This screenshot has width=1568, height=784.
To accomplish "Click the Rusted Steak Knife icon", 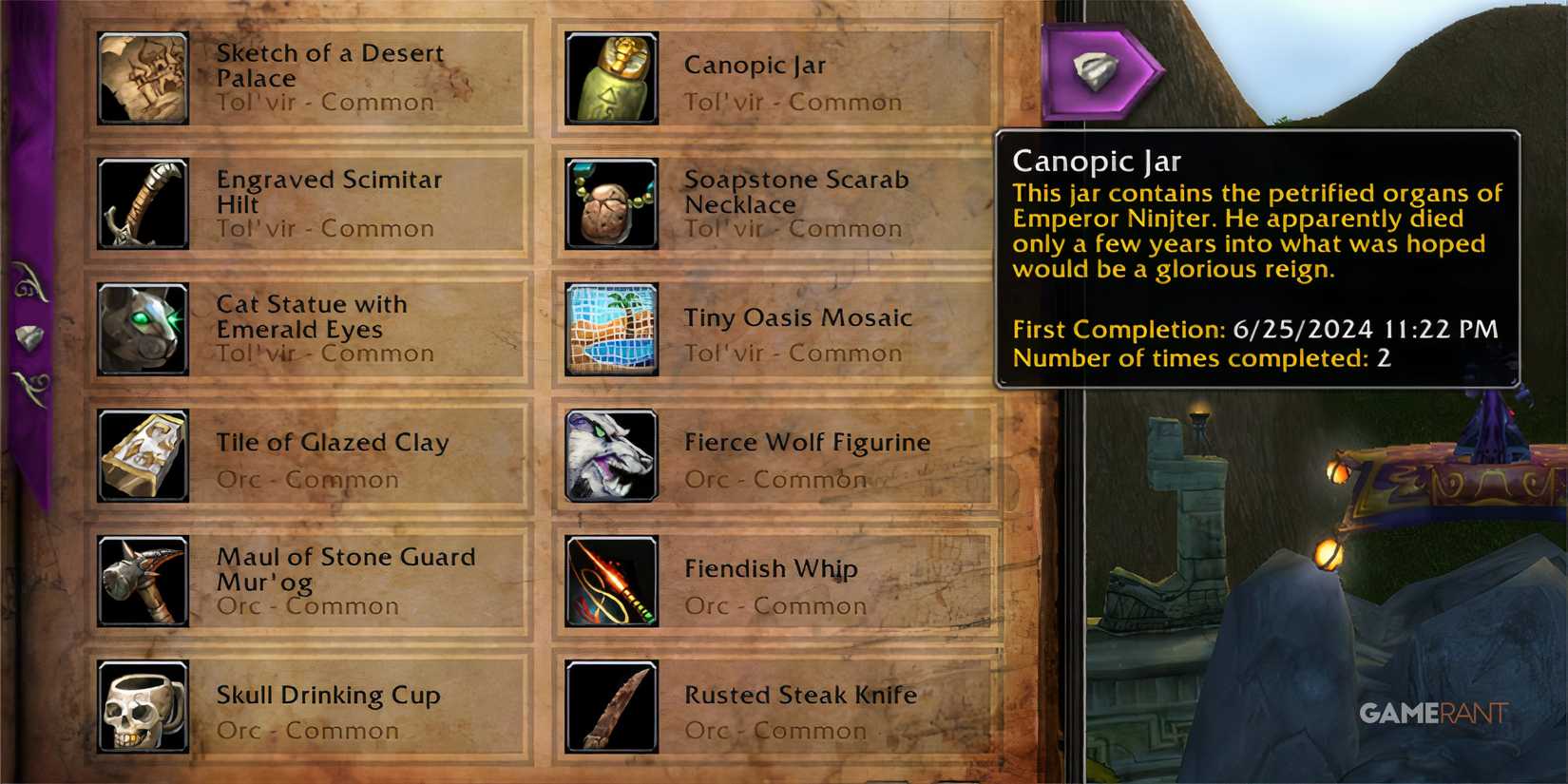I will click(611, 705).
